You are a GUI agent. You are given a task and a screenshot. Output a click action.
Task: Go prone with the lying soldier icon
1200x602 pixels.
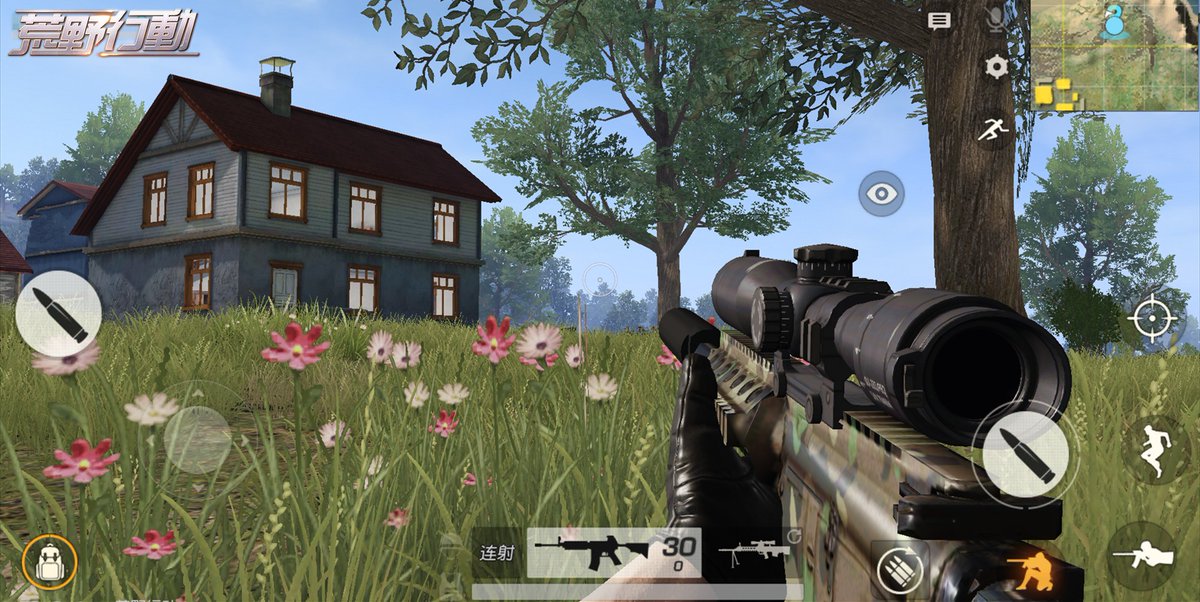[1141, 556]
